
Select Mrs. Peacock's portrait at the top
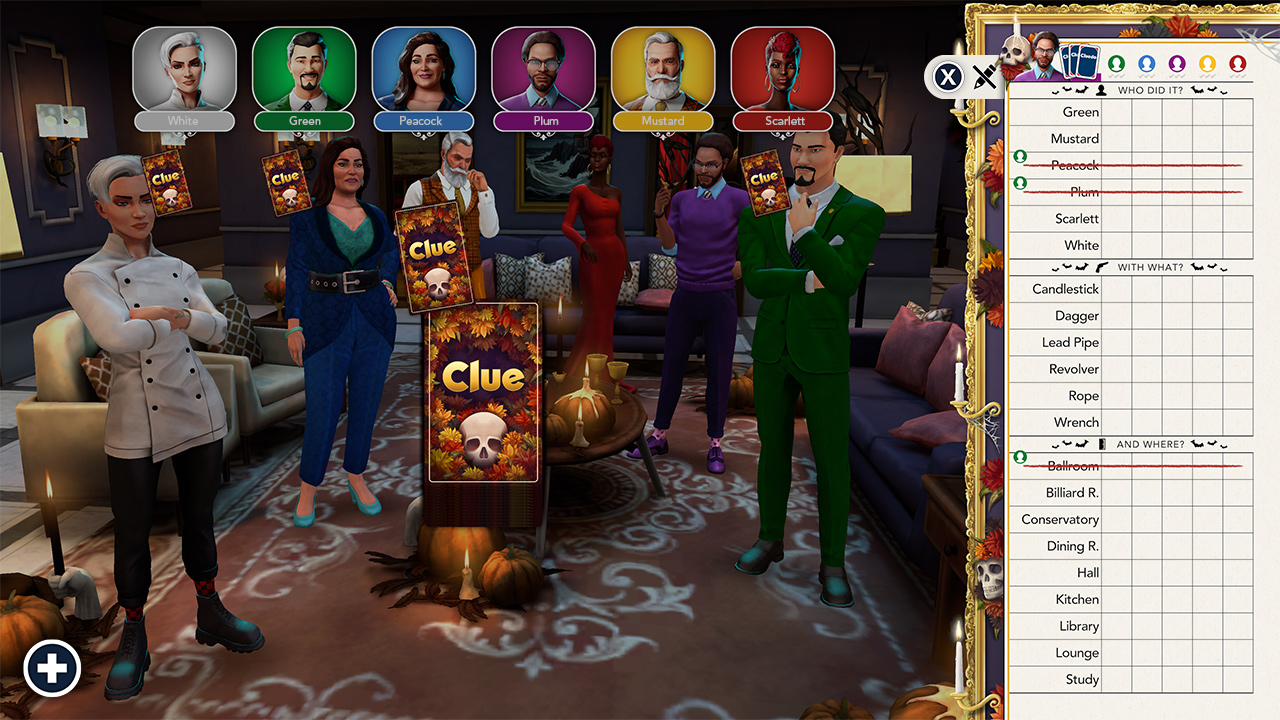click(424, 70)
